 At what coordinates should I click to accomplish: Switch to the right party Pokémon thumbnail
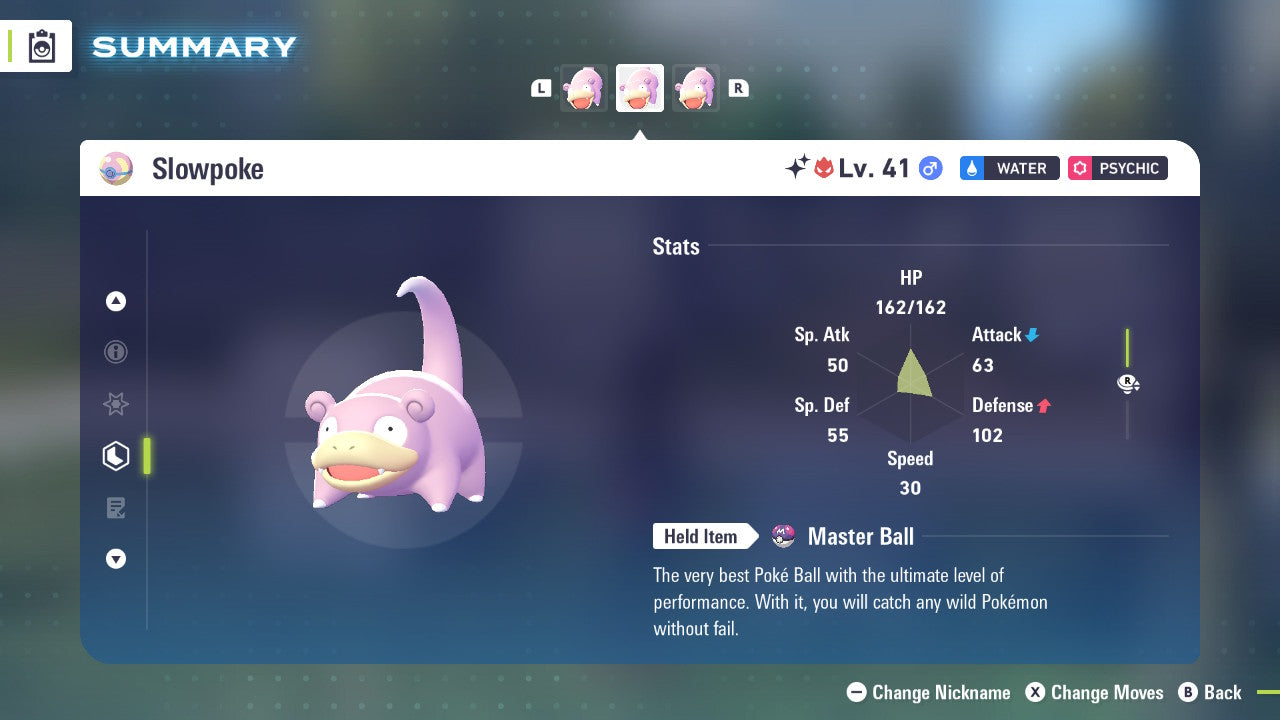tap(695, 88)
